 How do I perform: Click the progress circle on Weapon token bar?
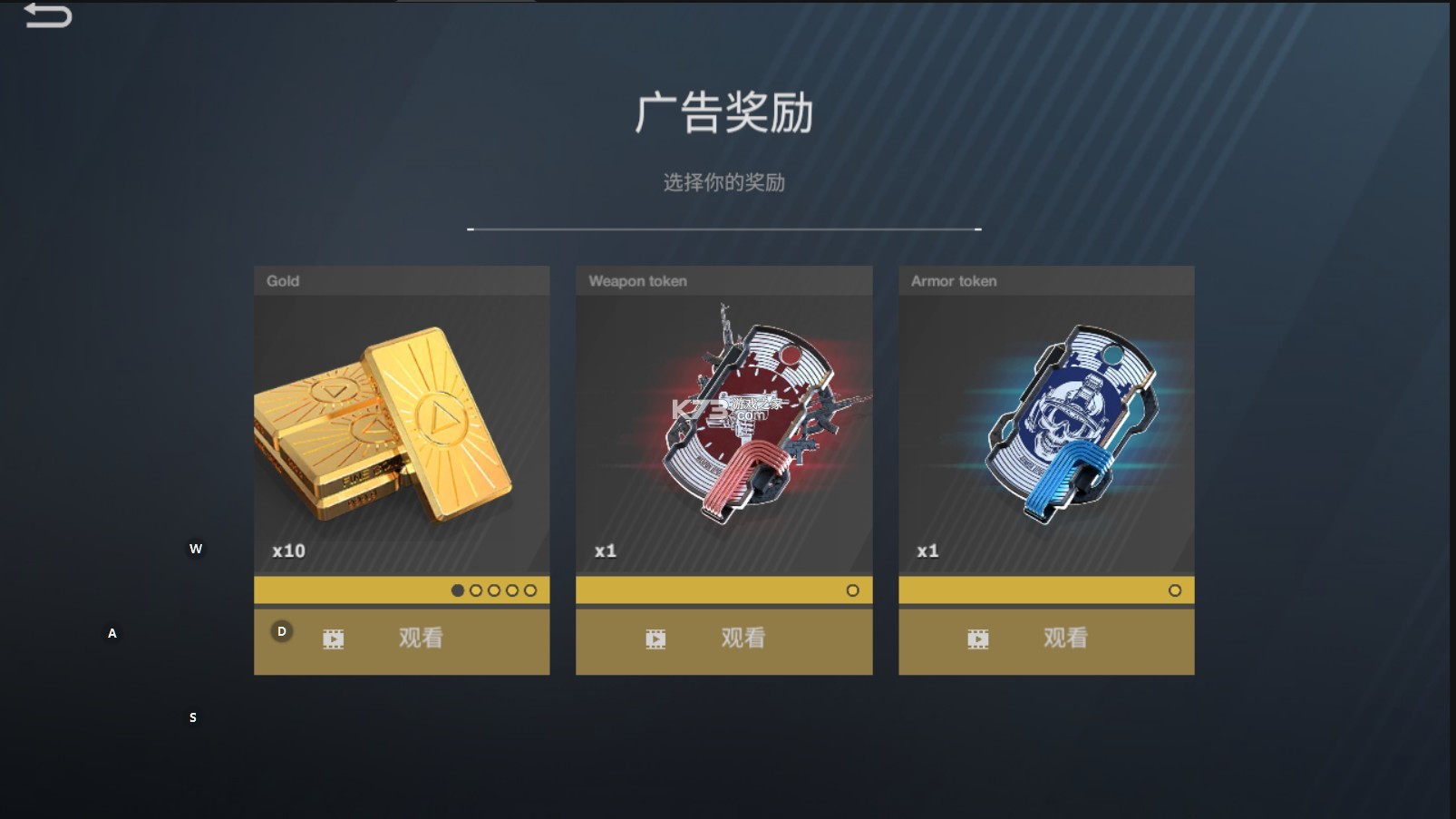[853, 590]
